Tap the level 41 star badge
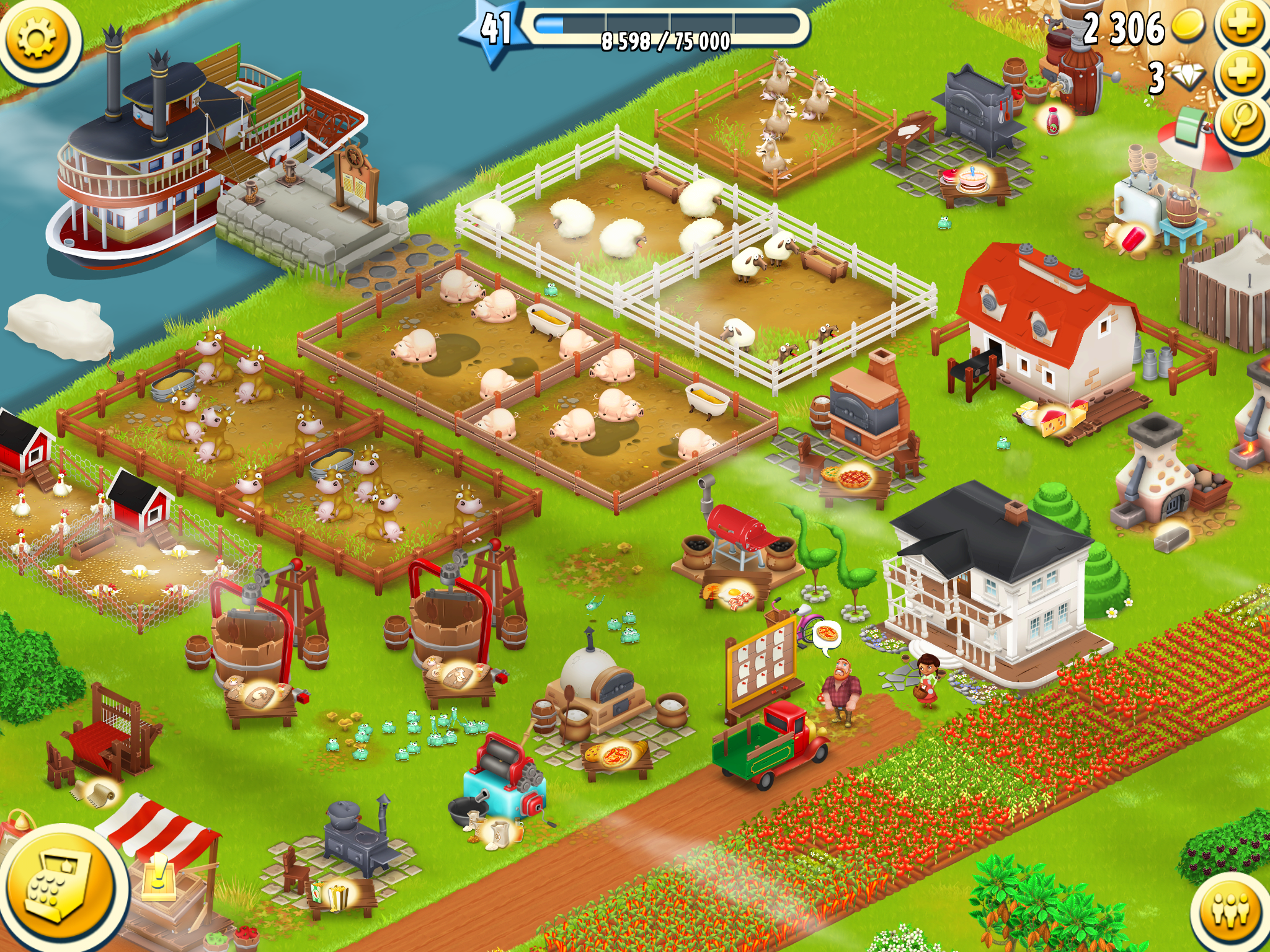Screen dimensions: 1270x952 494,31
